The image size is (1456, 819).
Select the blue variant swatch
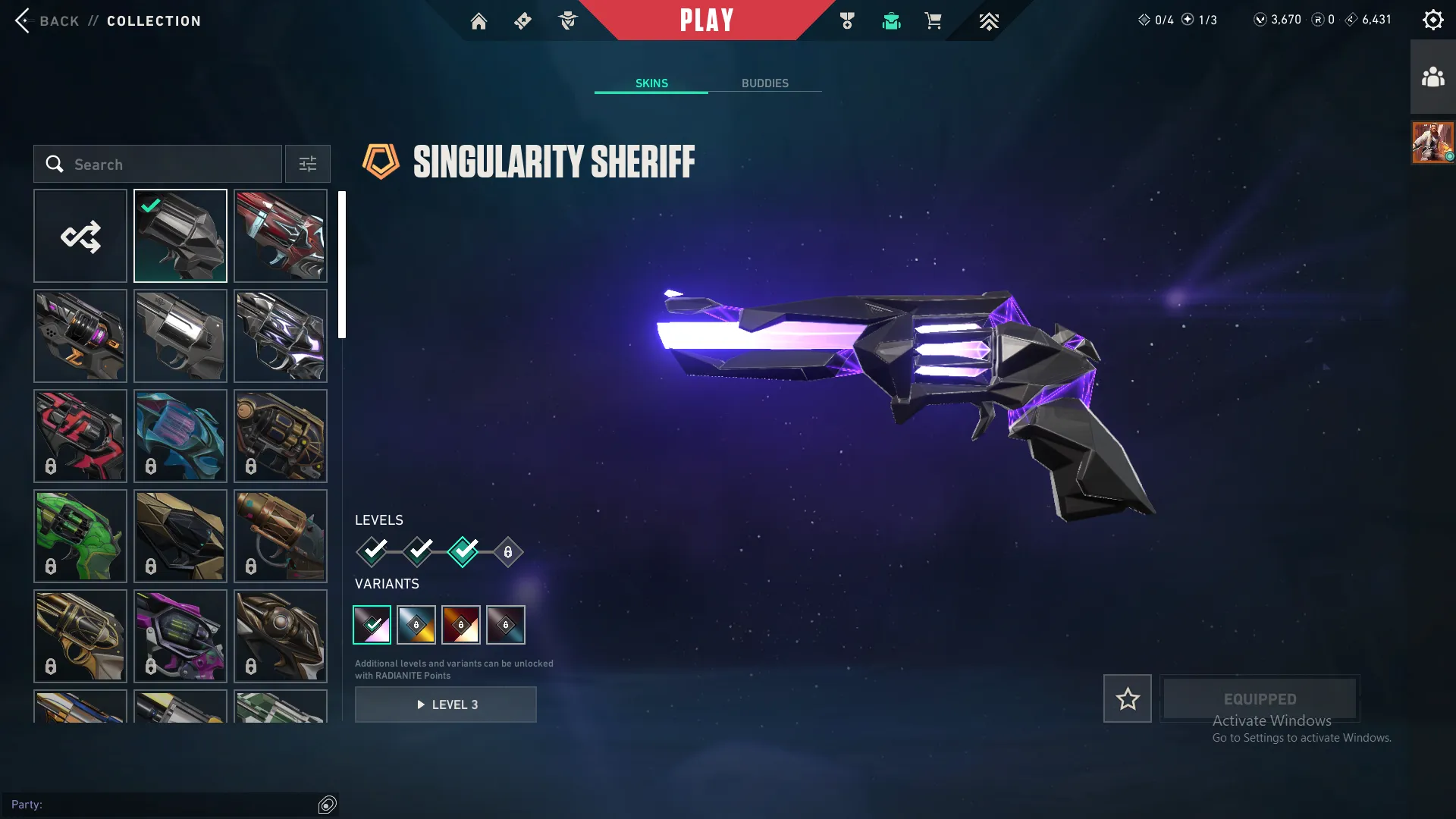click(x=416, y=624)
